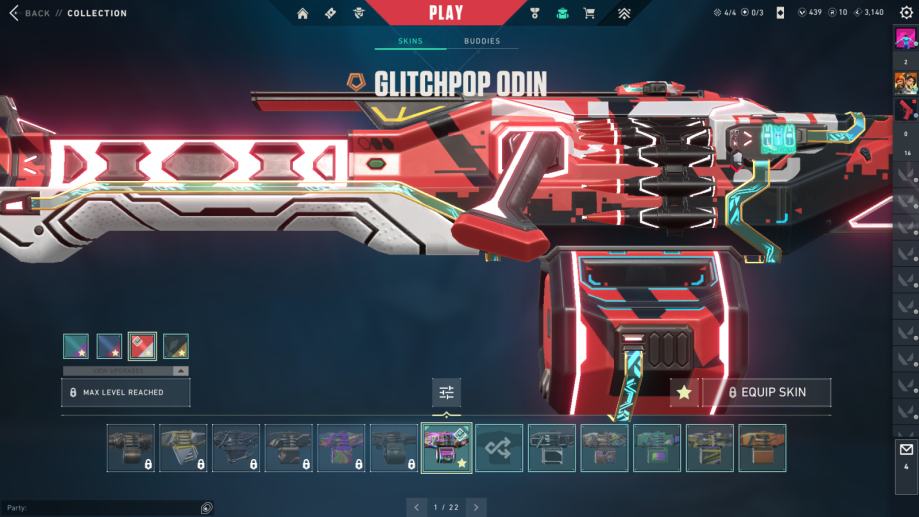Viewport: 919px width, 517px height.
Task: Open the skin filter sliders button
Action: click(446, 393)
